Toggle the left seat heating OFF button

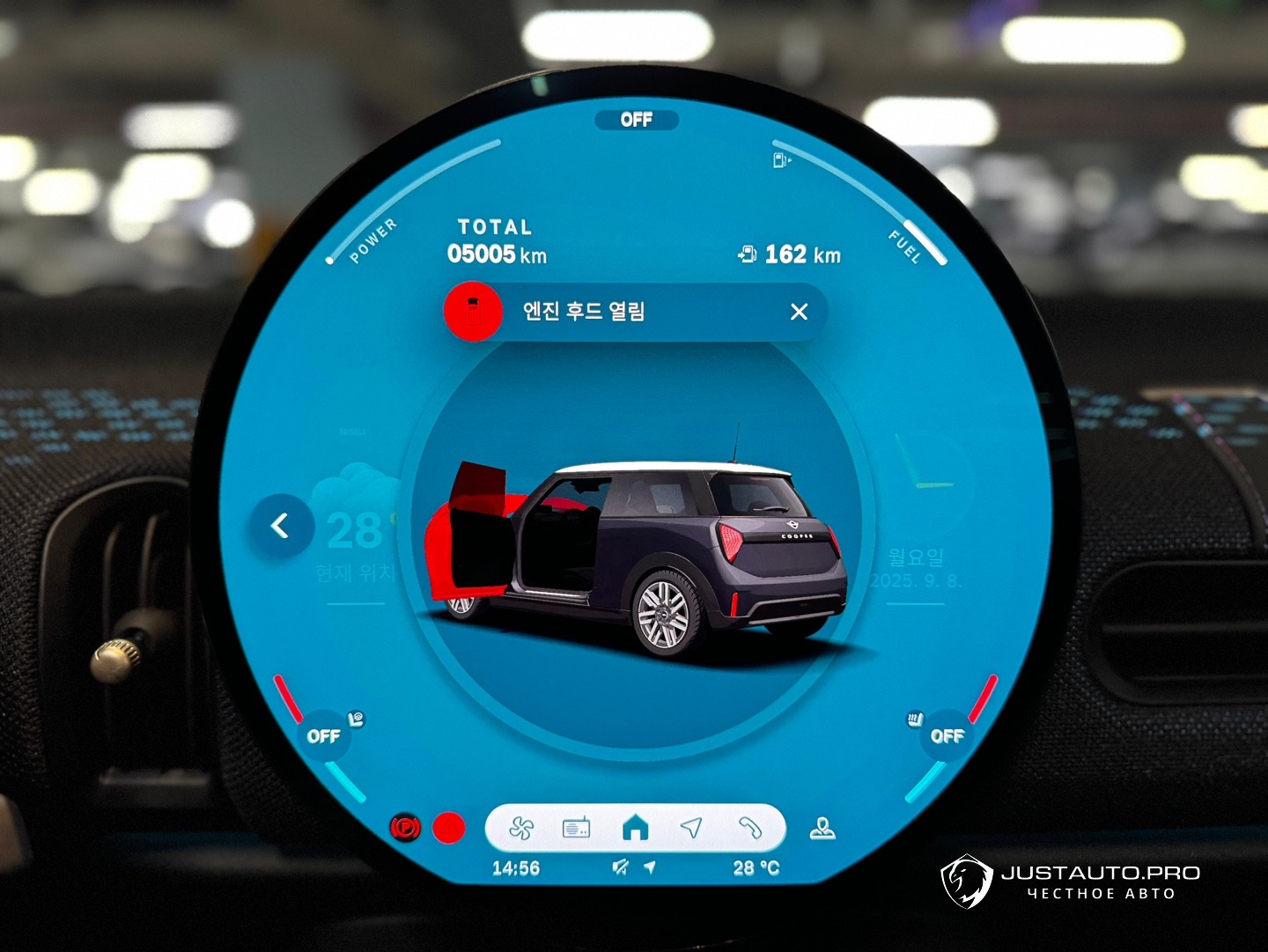(324, 735)
